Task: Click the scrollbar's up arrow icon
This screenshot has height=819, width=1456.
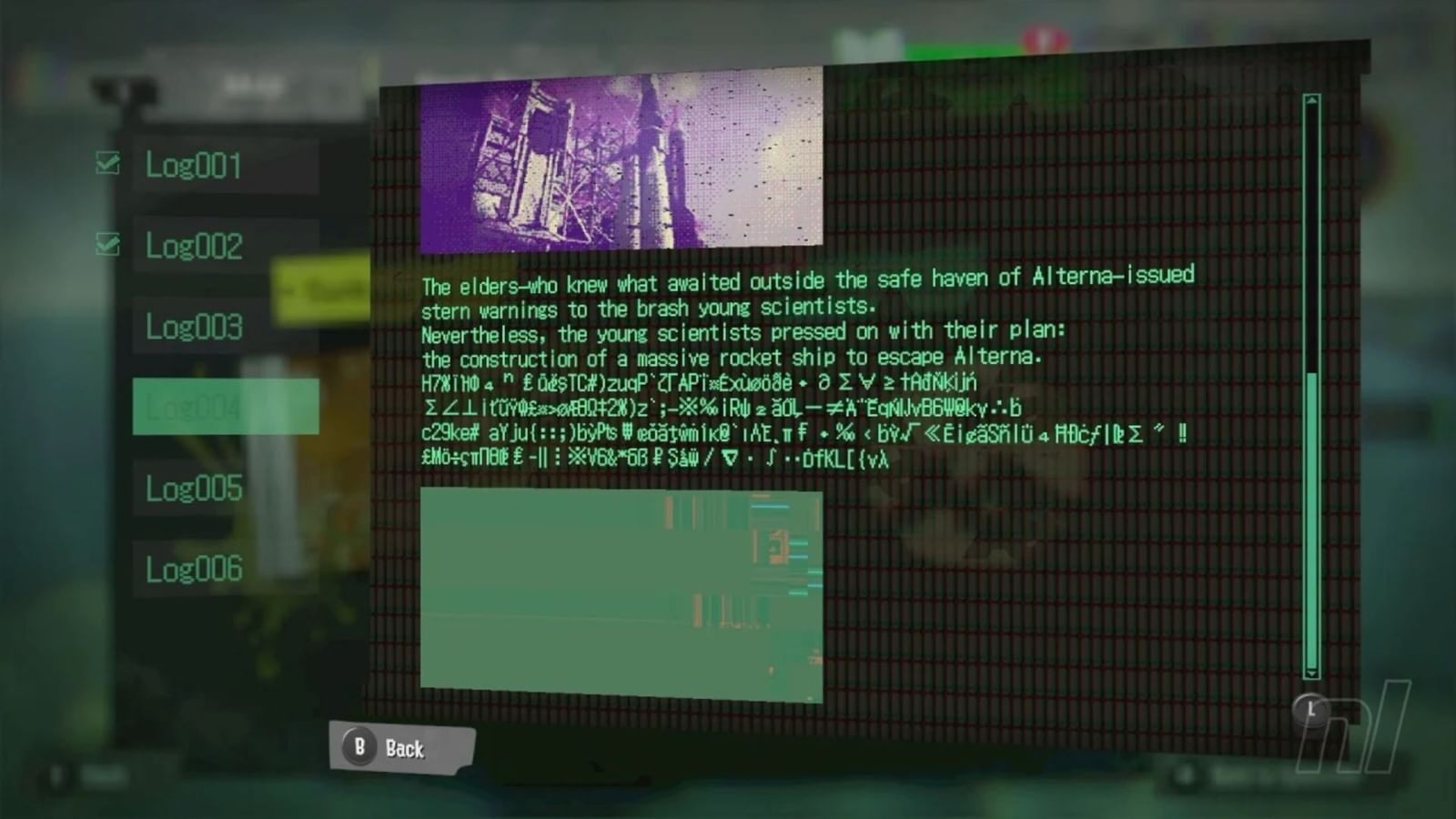Action: tap(1310, 100)
